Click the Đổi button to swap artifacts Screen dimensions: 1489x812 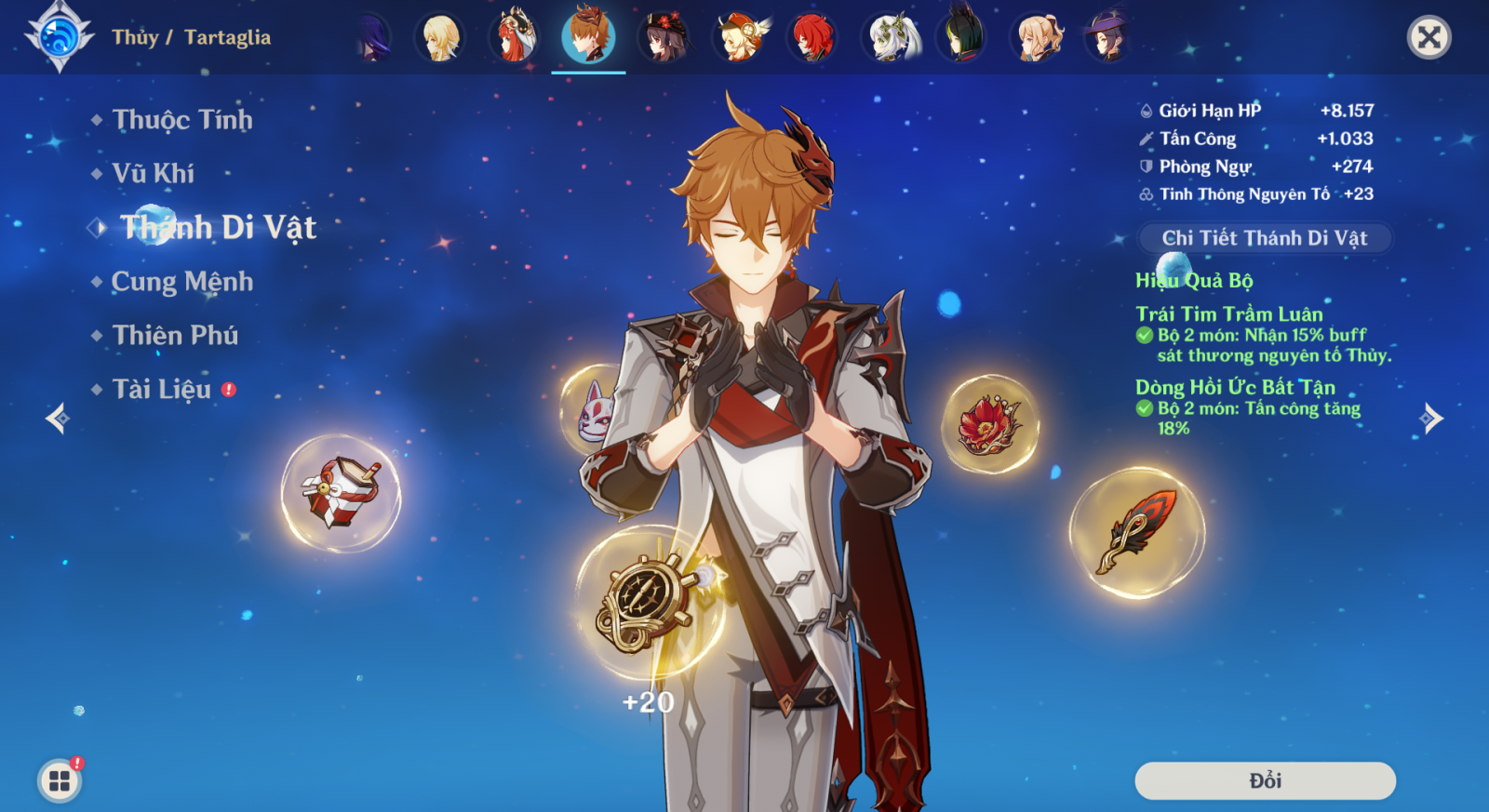[1265, 780]
